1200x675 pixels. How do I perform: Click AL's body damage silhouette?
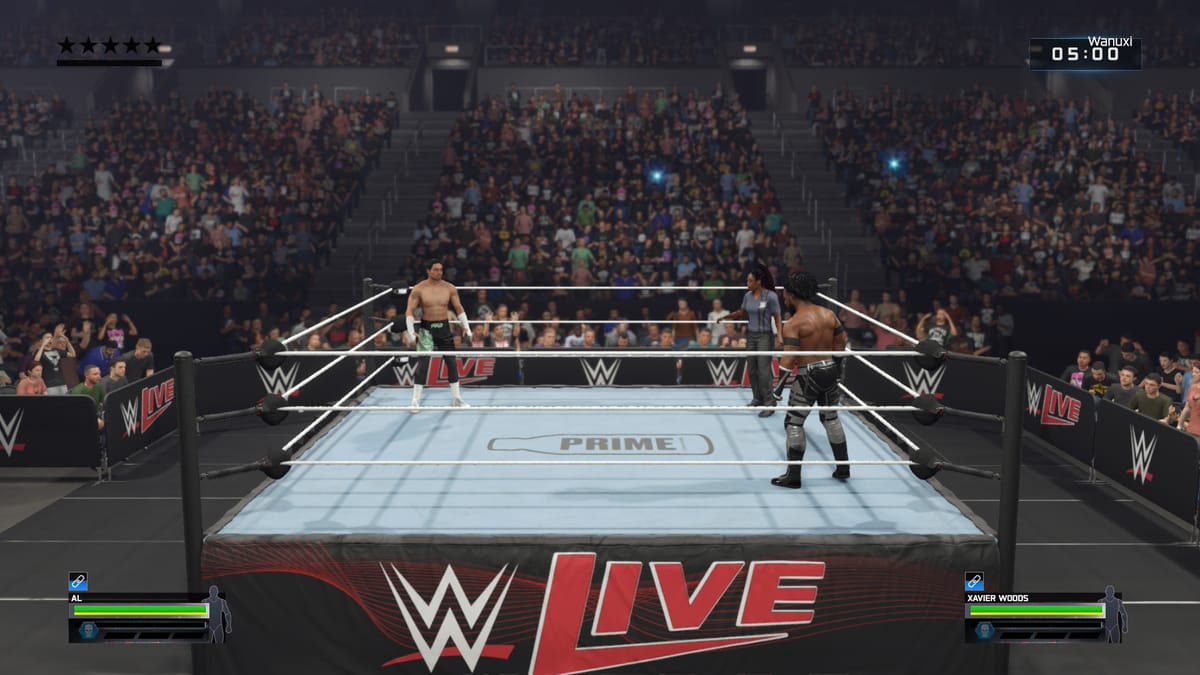pyautogui.click(x=216, y=614)
